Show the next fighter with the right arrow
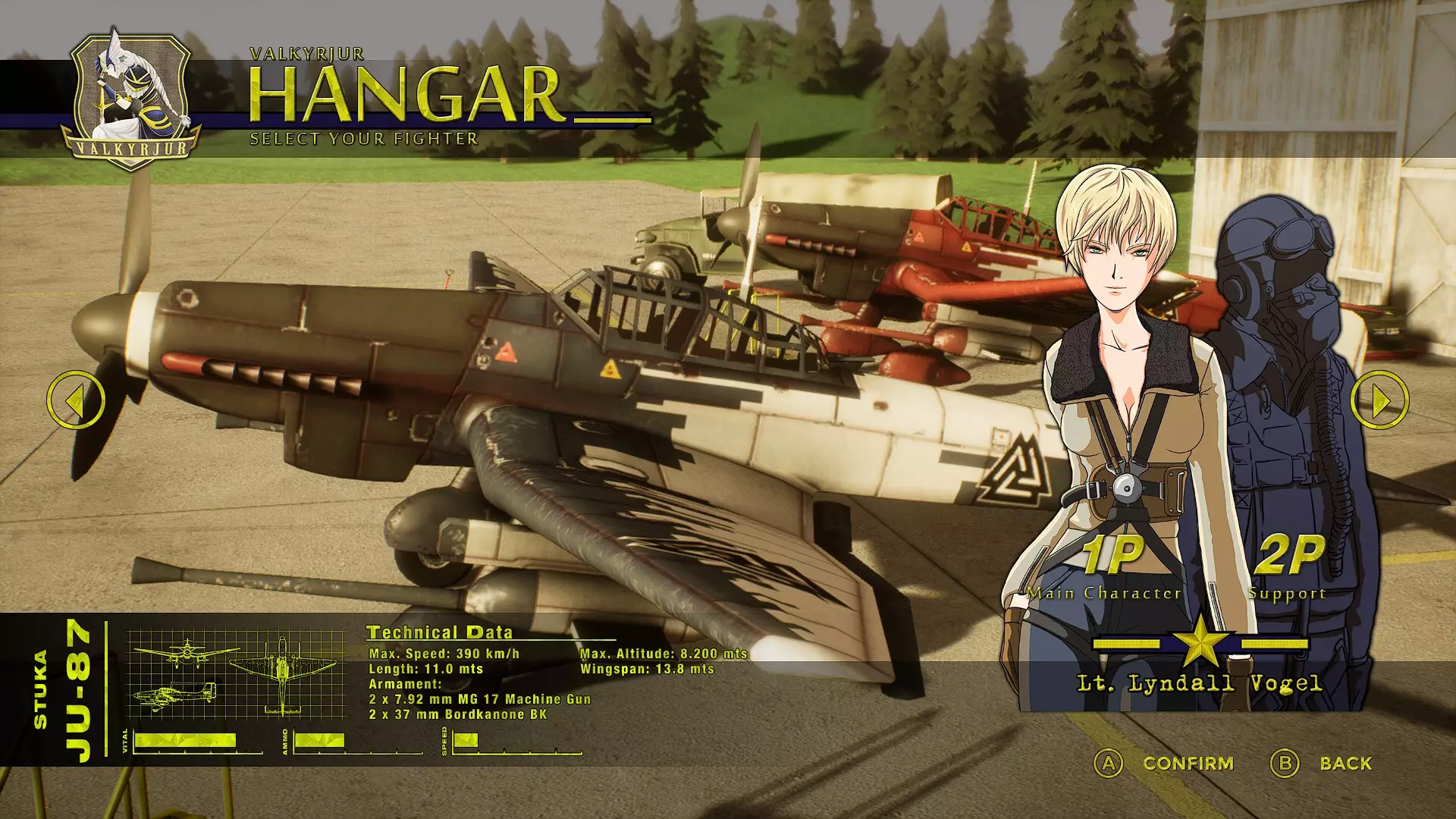Screen dimensions: 1456x819 1379,400
